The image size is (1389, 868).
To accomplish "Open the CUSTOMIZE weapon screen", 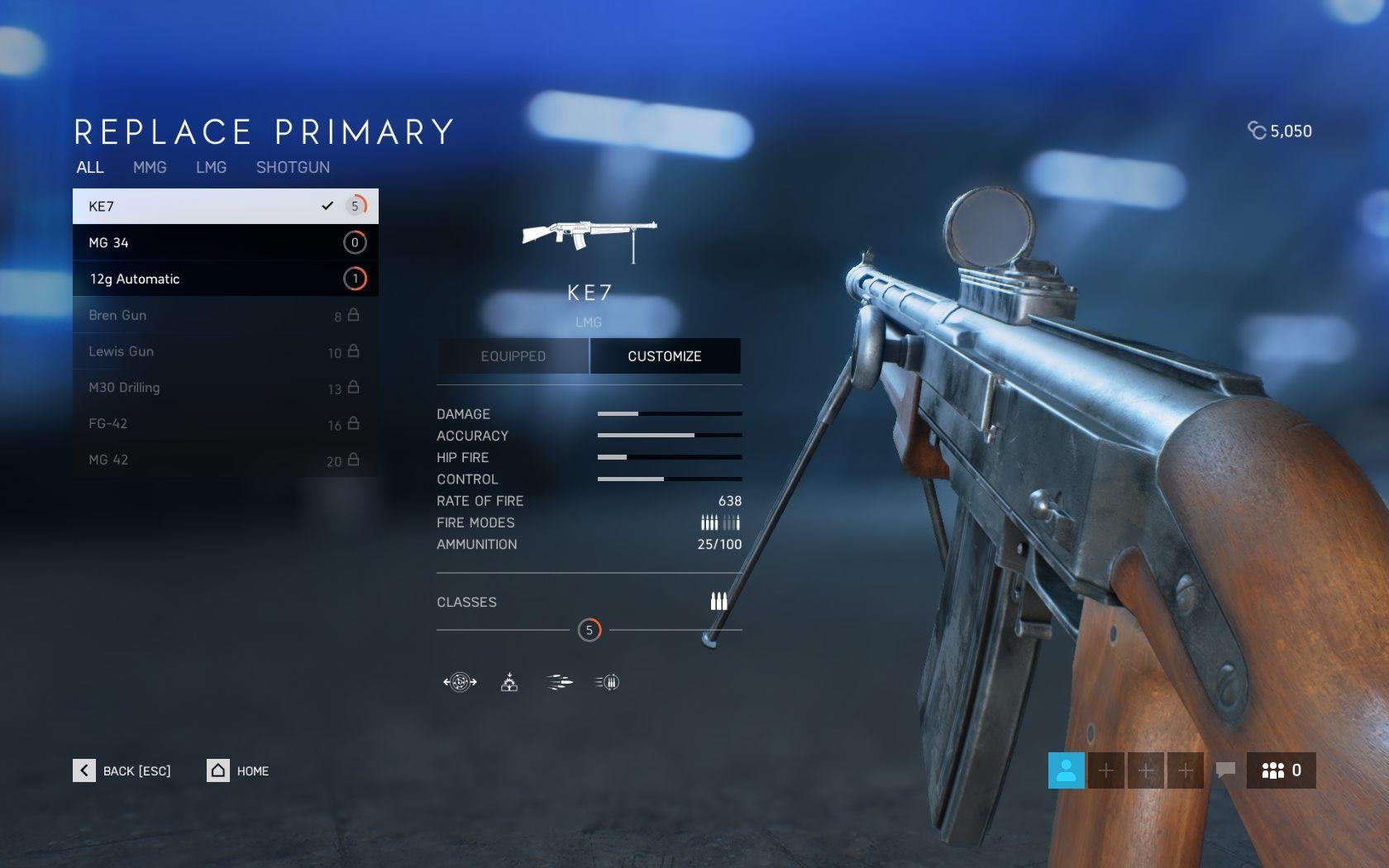I will (665, 356).
